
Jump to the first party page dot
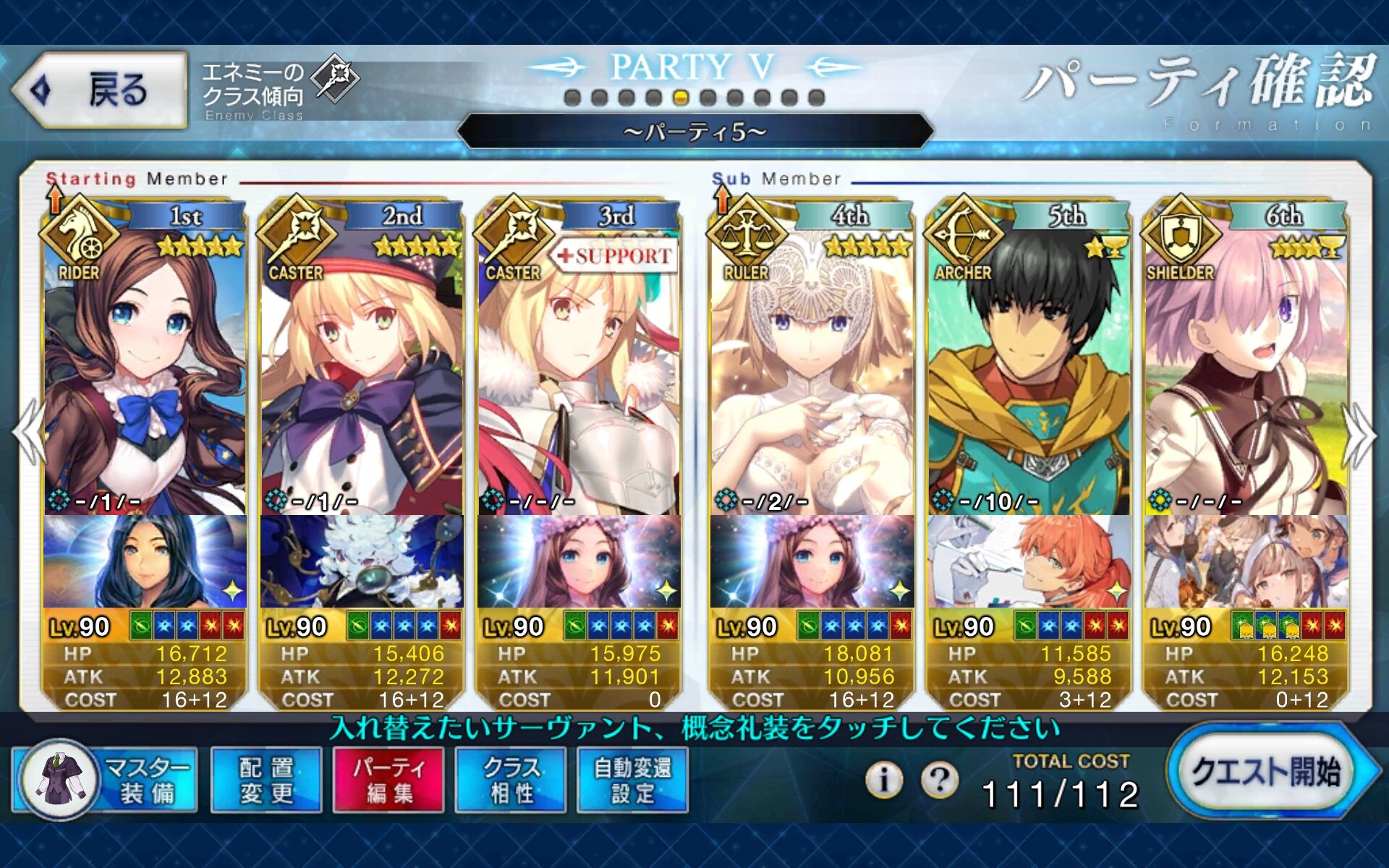(572, 98)
